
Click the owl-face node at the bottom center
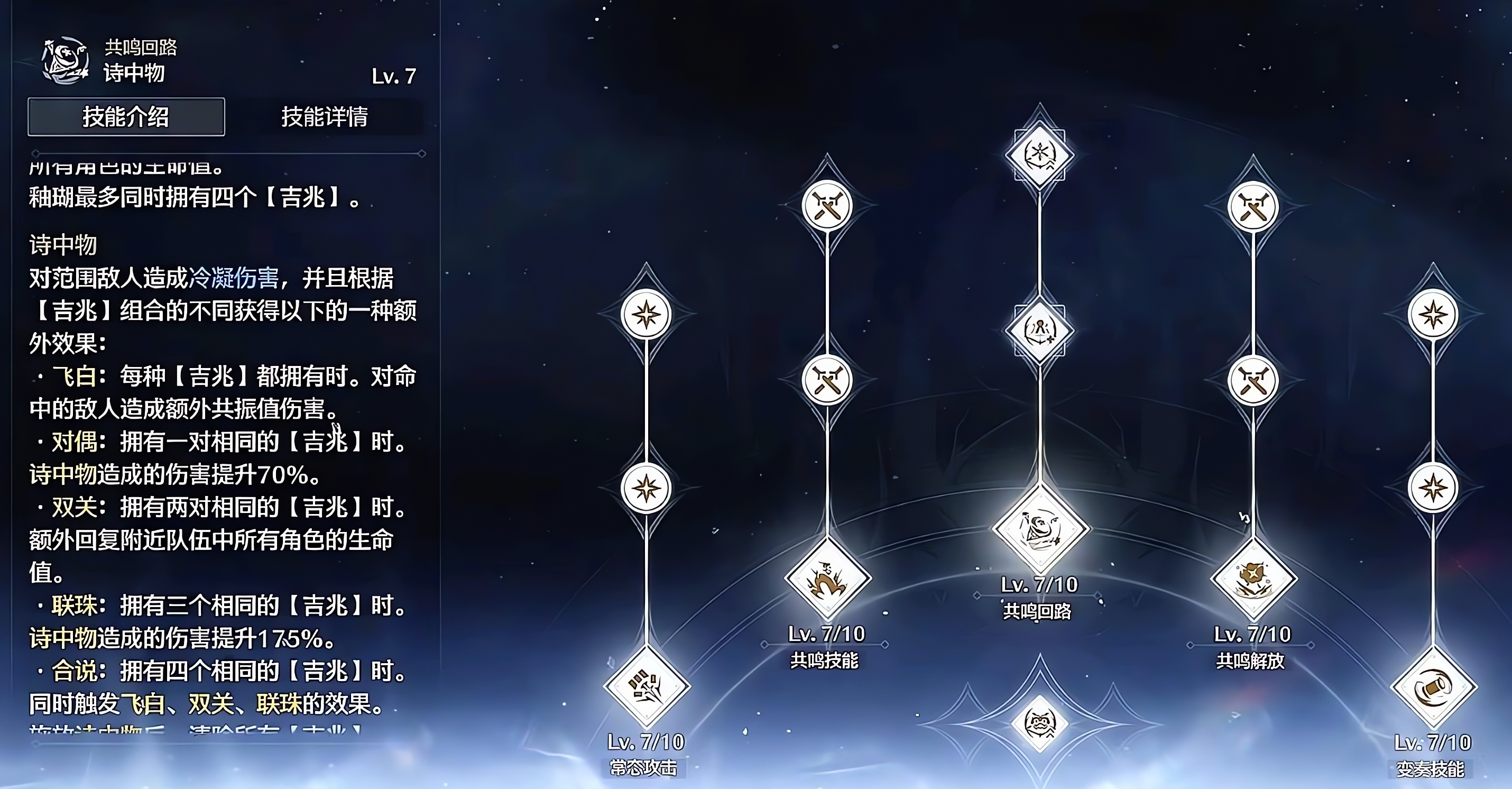pos(1039,723)
